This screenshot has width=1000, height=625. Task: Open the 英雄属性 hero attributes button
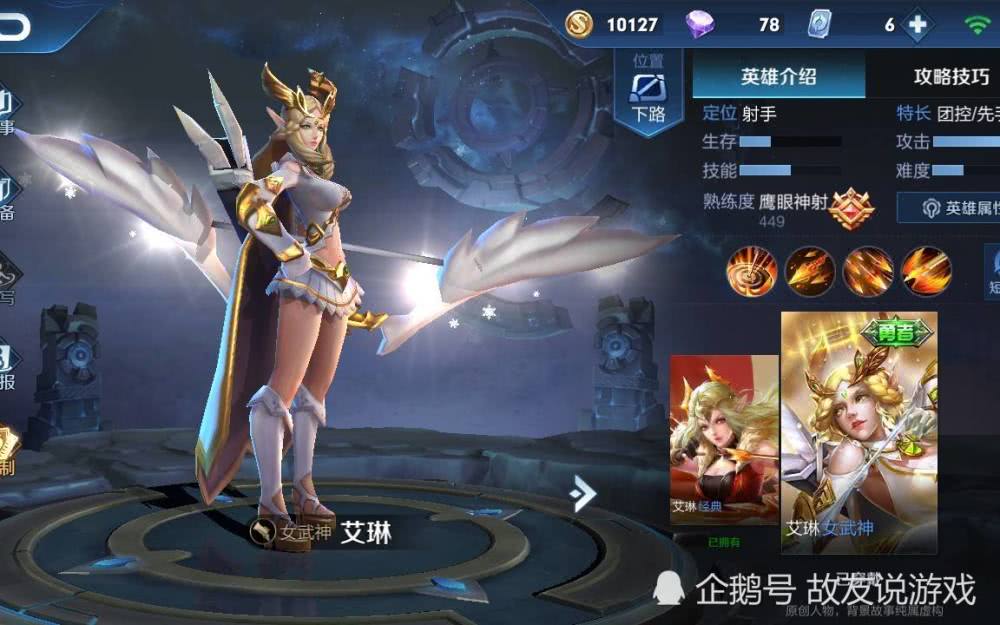tap(952, 207)
